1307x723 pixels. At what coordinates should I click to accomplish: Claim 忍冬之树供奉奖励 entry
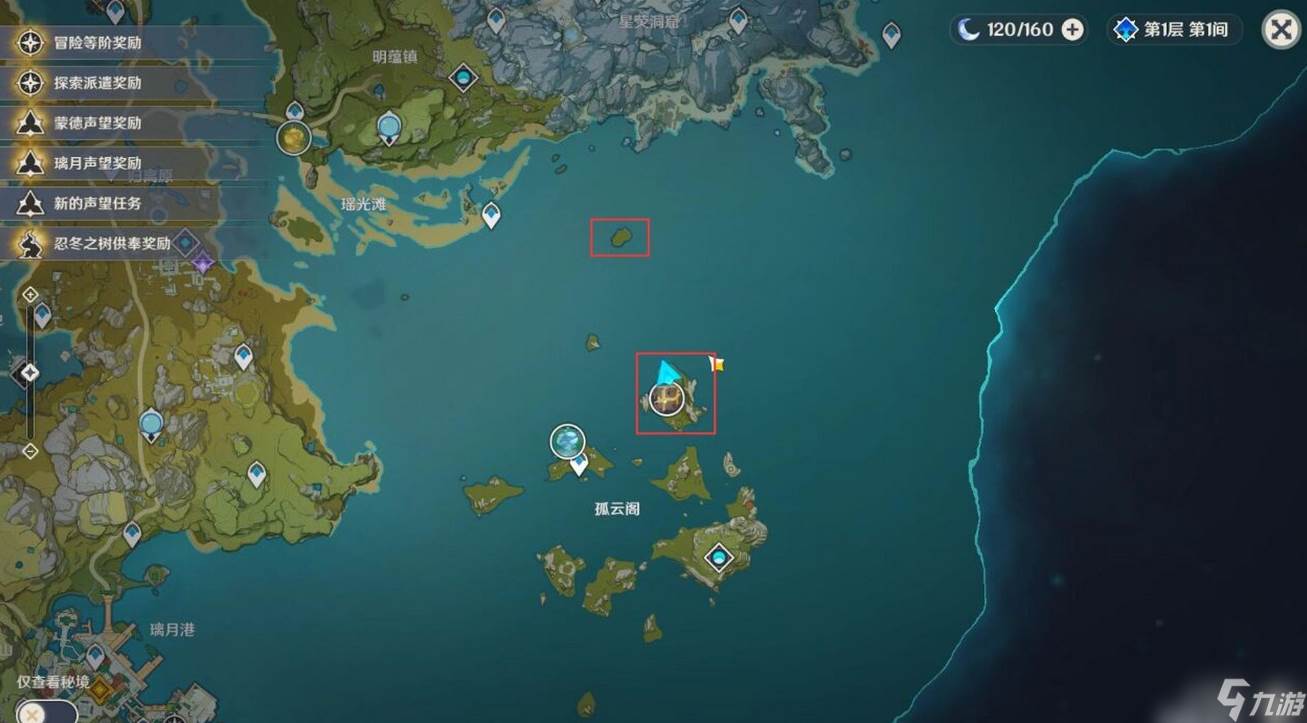tap(98, 243)
